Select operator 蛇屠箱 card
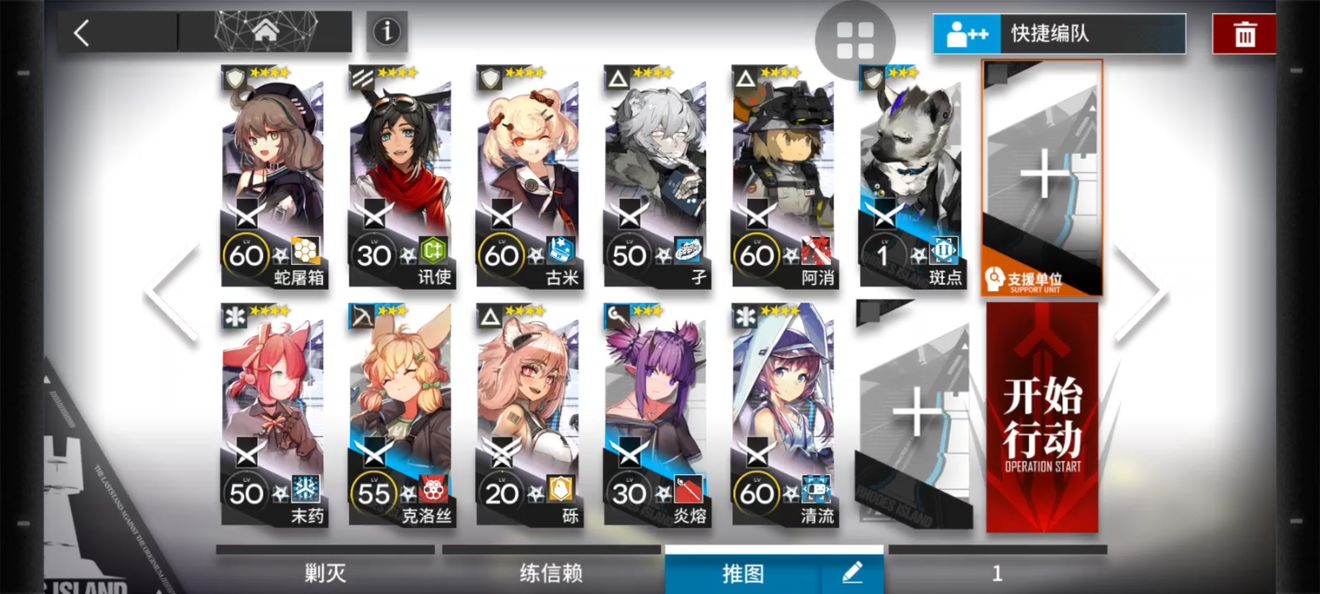 [x=273, y=177]
